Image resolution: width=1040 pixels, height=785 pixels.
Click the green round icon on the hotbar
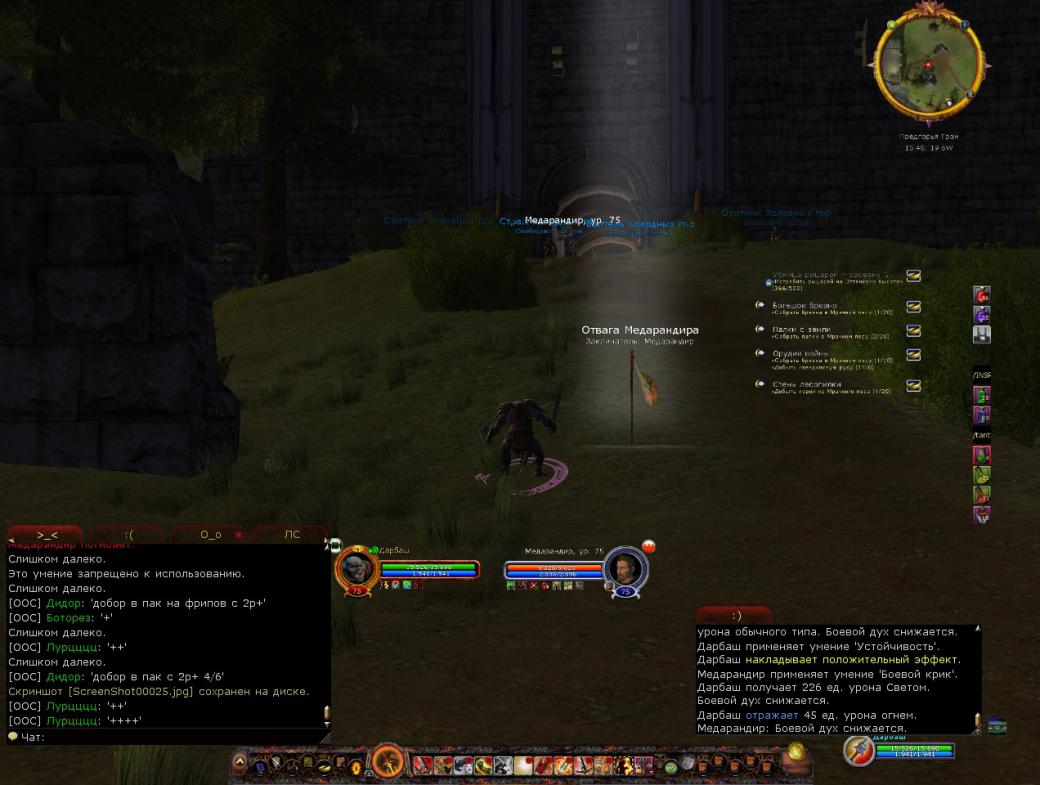pyautogui.click(x=671, y=766)
